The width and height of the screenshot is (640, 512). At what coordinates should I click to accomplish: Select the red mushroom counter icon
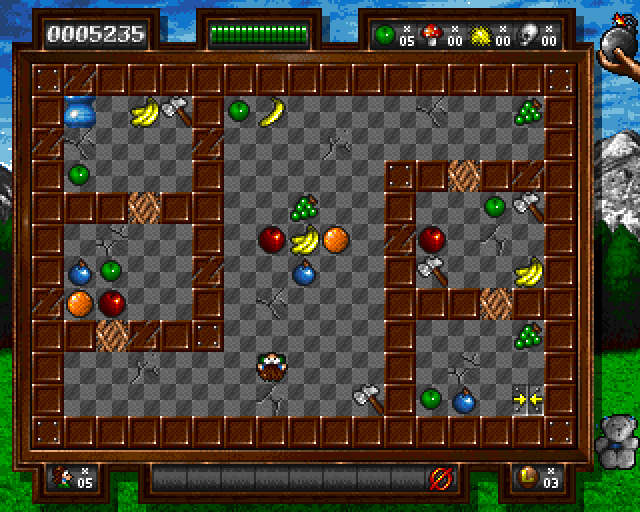click(x=432, y=34)
